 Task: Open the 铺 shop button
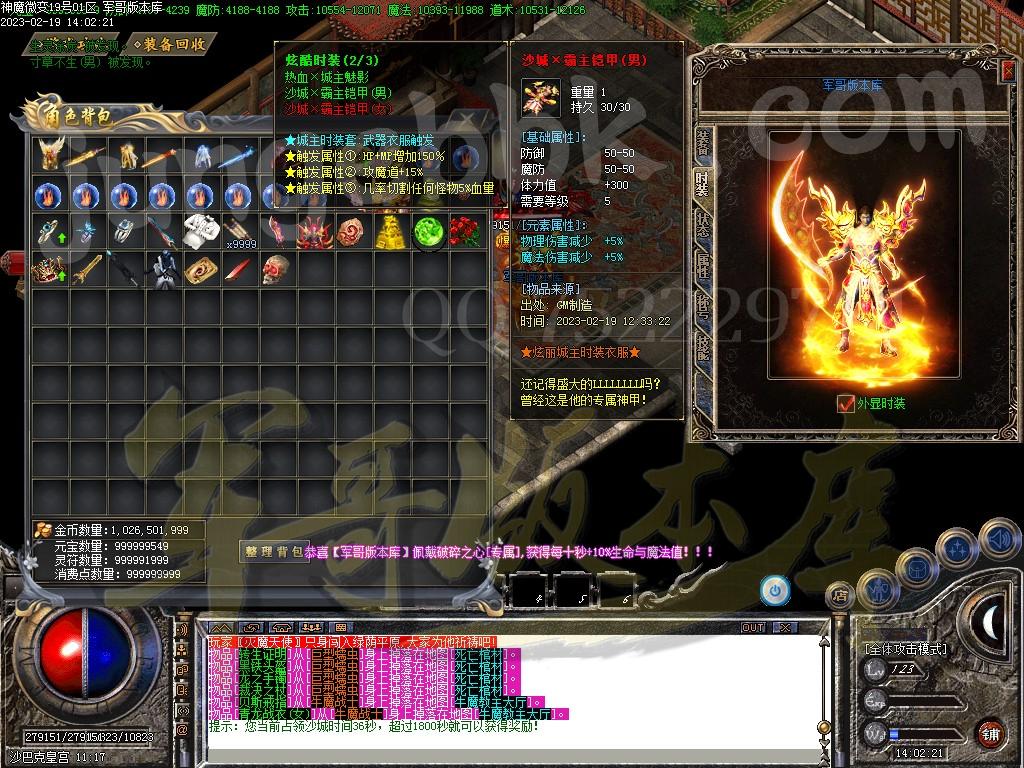(x=990, y=732)
